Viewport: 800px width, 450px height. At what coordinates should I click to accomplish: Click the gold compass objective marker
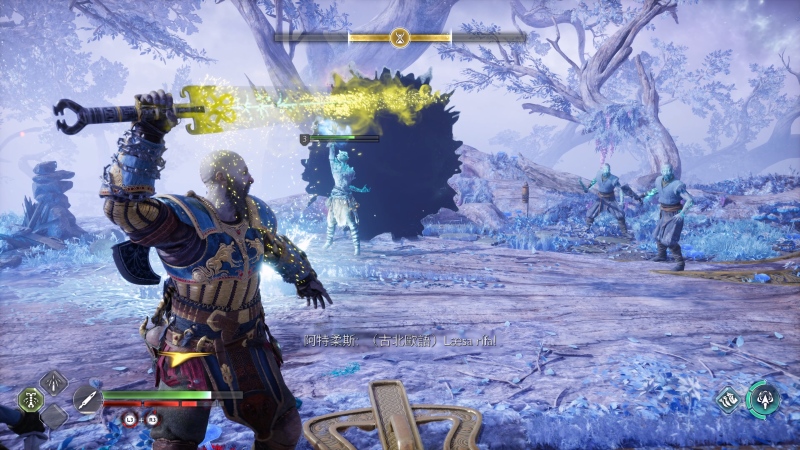[399, 37]
